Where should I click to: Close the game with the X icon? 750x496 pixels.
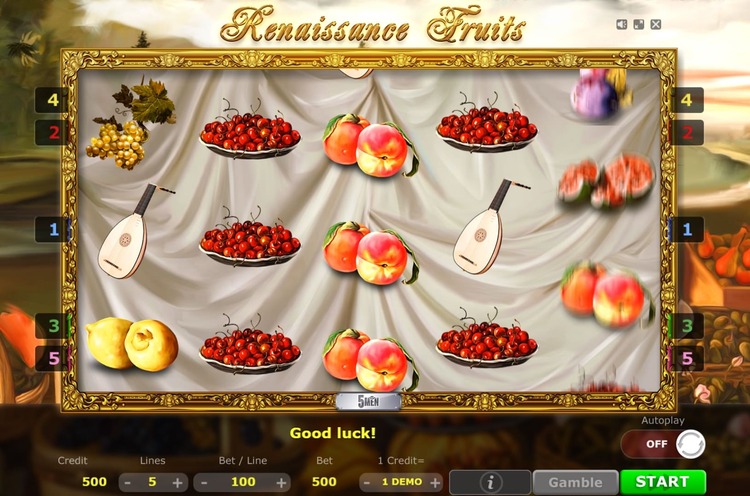(x=656, y=24)
